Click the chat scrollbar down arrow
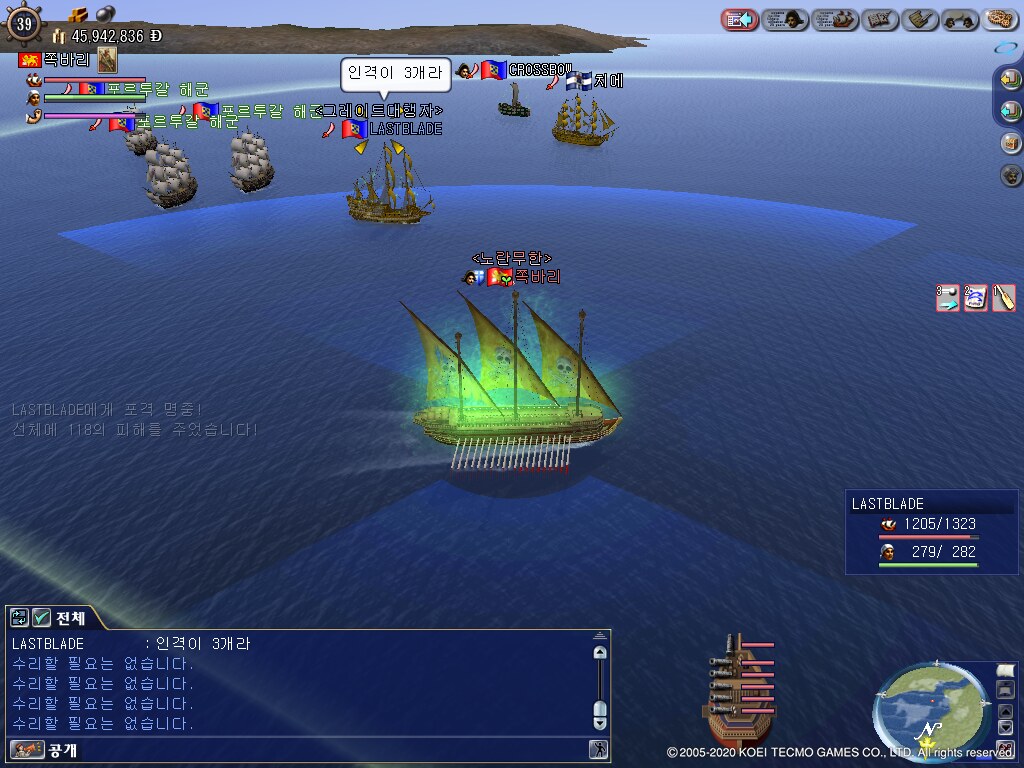Viewport: 1024px width, 768px height. [x=600, y=721]
